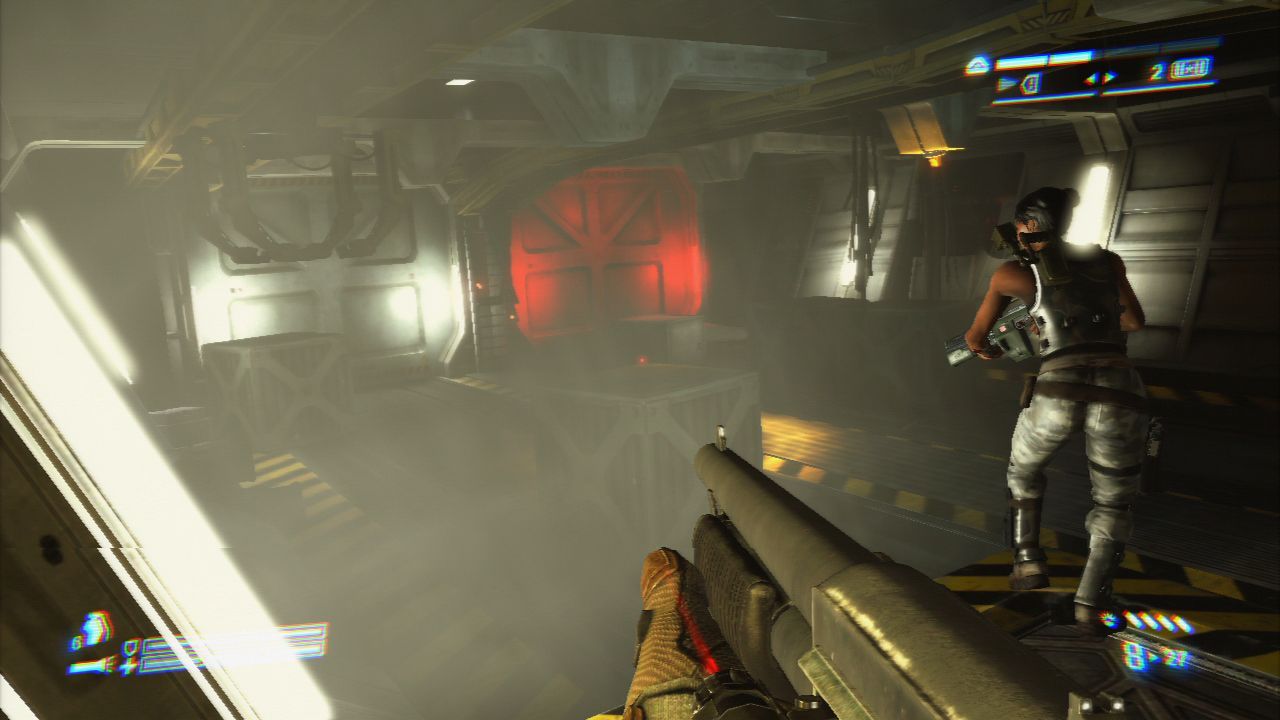
Task: Select the grenade icon next to the 2
Action: coord(1191,70)
